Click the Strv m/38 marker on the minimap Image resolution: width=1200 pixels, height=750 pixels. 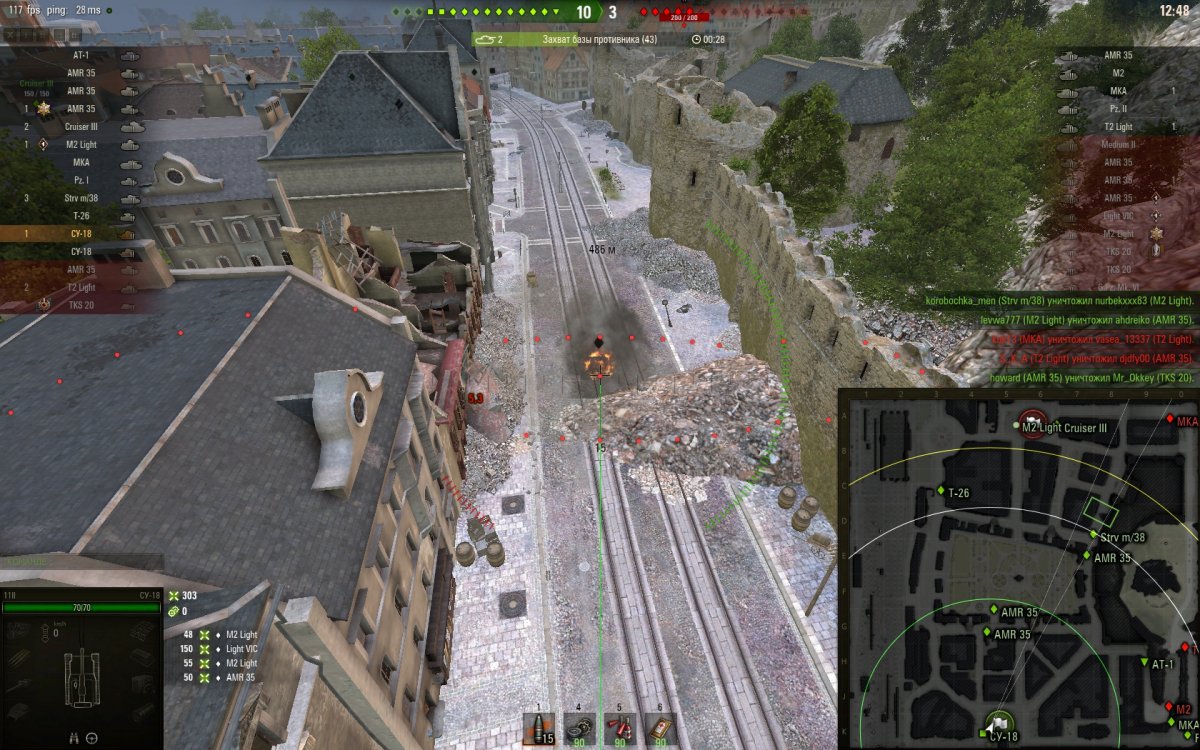(1093, 536)
